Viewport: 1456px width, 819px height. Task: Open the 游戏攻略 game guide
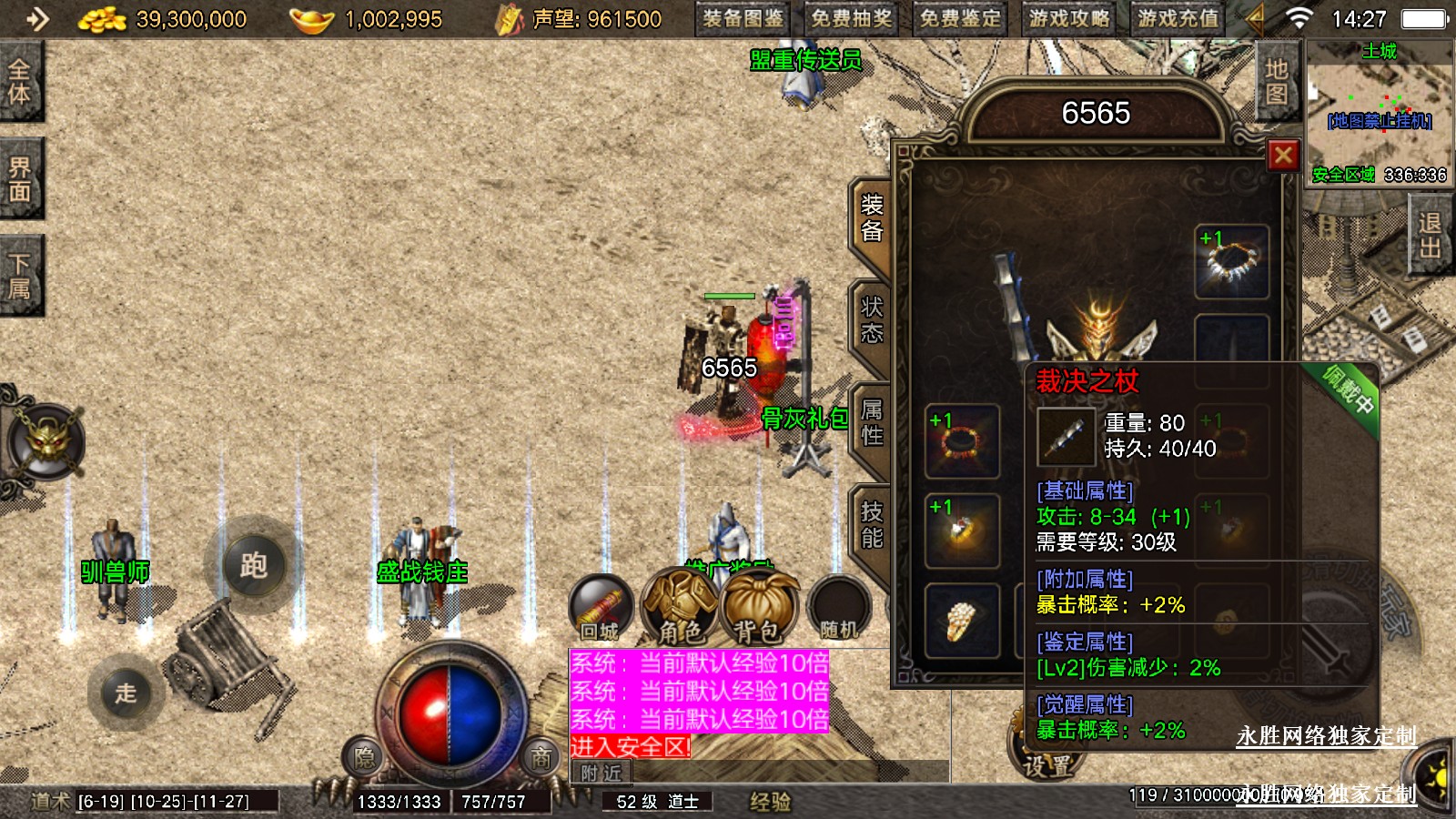[1069, 18]
